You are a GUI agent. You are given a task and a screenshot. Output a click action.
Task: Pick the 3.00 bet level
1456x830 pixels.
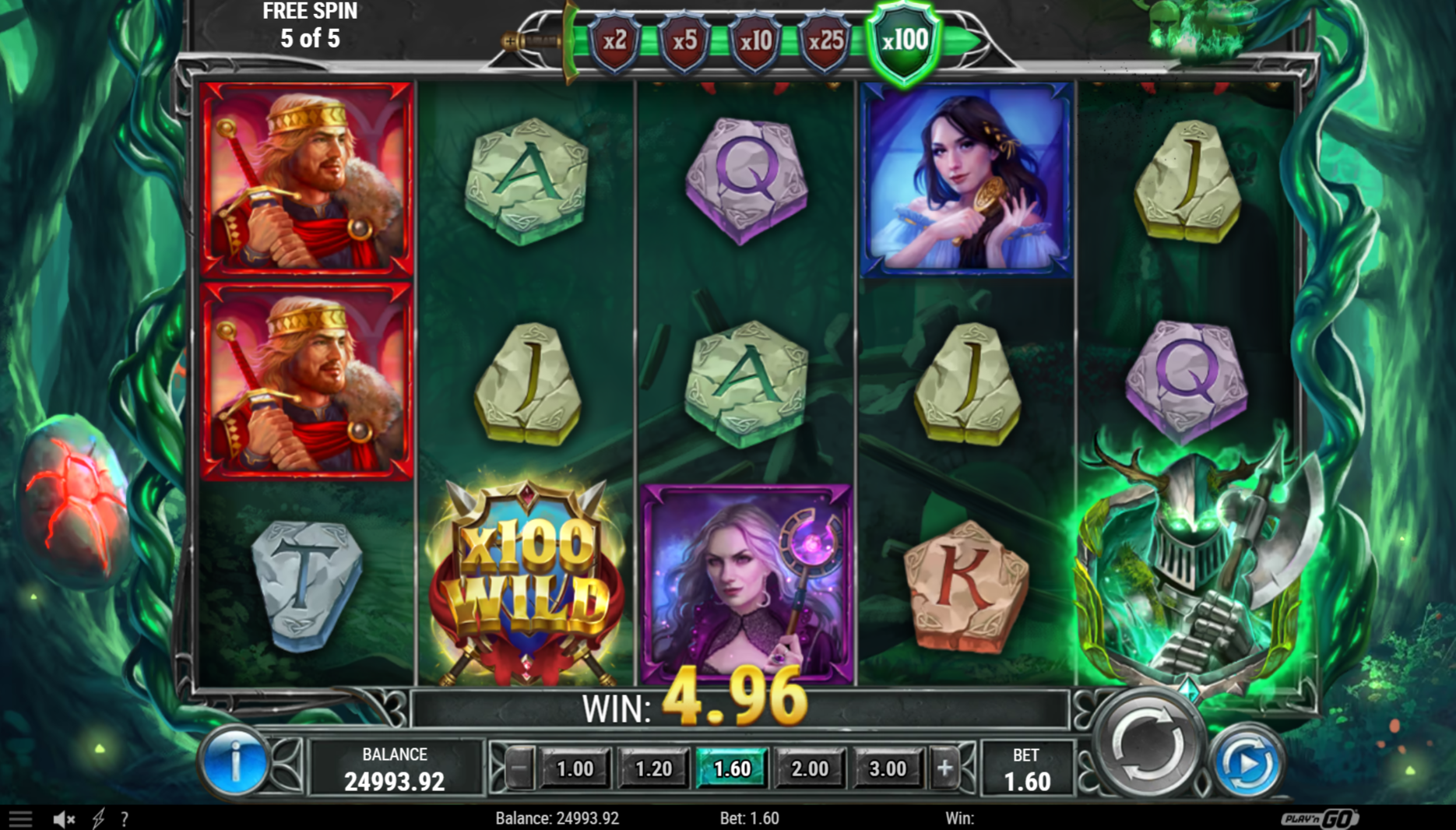[888, 769]
